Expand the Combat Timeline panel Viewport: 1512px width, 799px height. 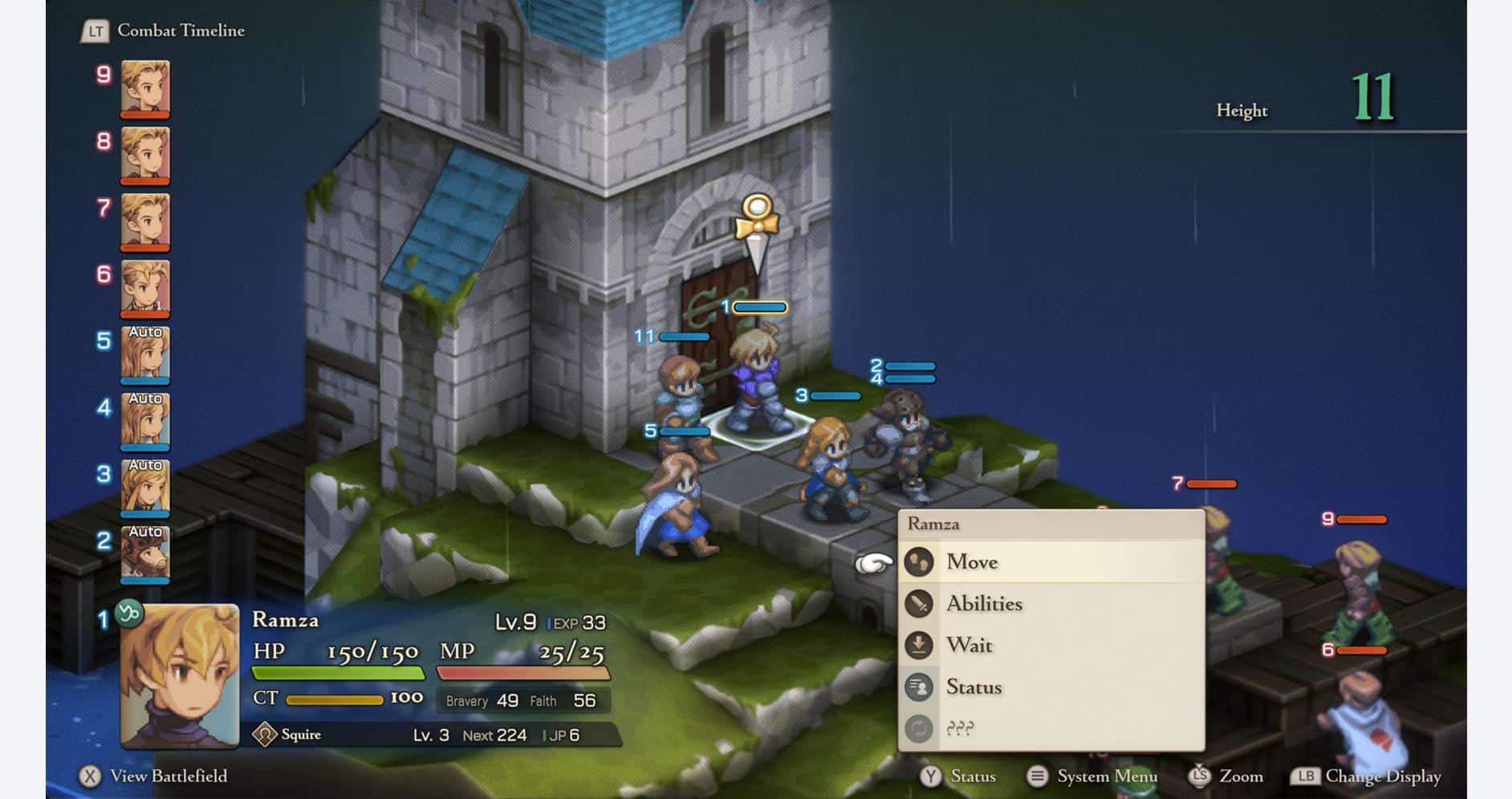181,30
